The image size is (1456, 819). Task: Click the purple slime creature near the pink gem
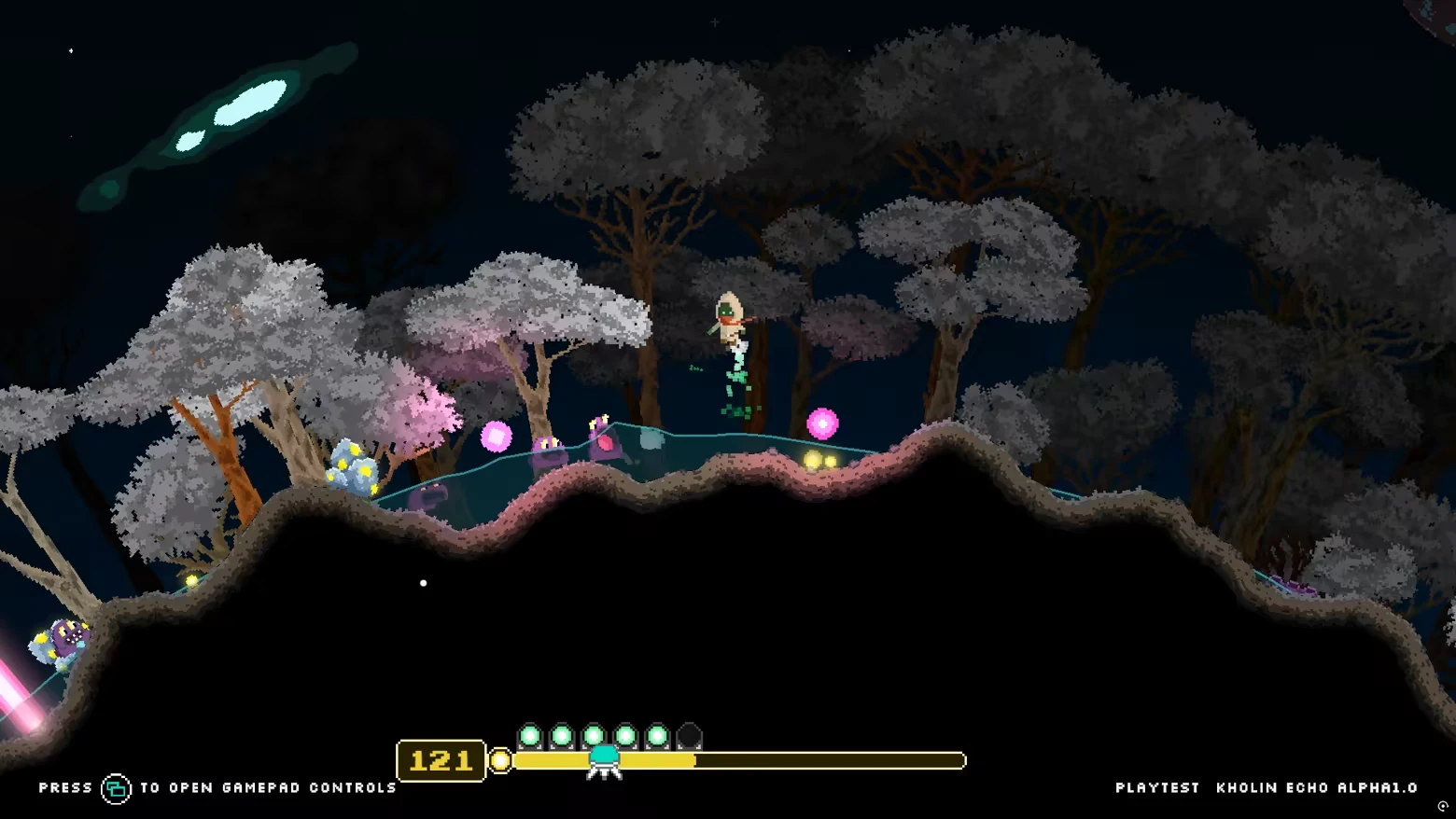pos(548,451)
